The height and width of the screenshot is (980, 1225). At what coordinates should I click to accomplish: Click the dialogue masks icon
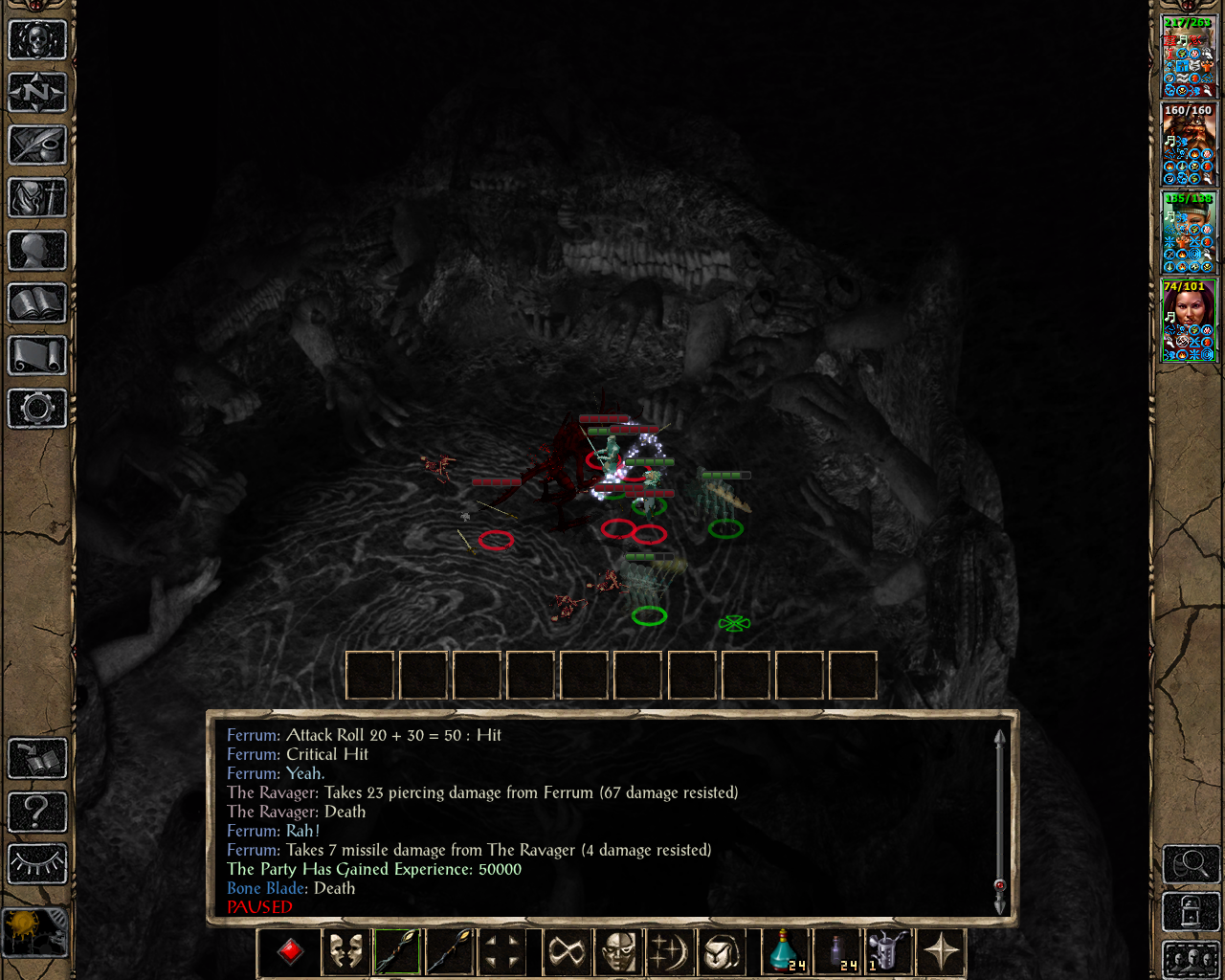(x=345, y=950)
